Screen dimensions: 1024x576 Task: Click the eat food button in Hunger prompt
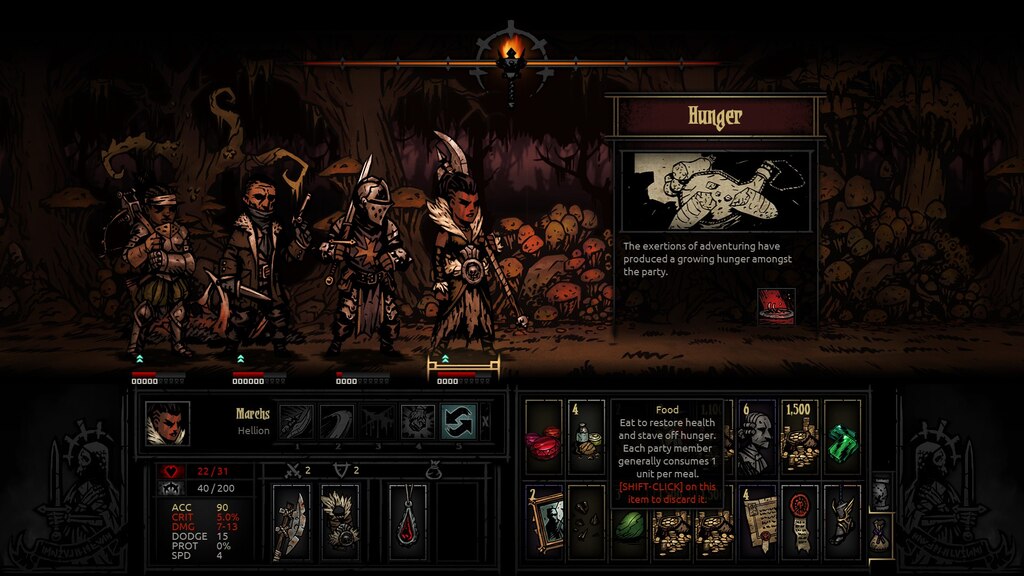(776, 306)
